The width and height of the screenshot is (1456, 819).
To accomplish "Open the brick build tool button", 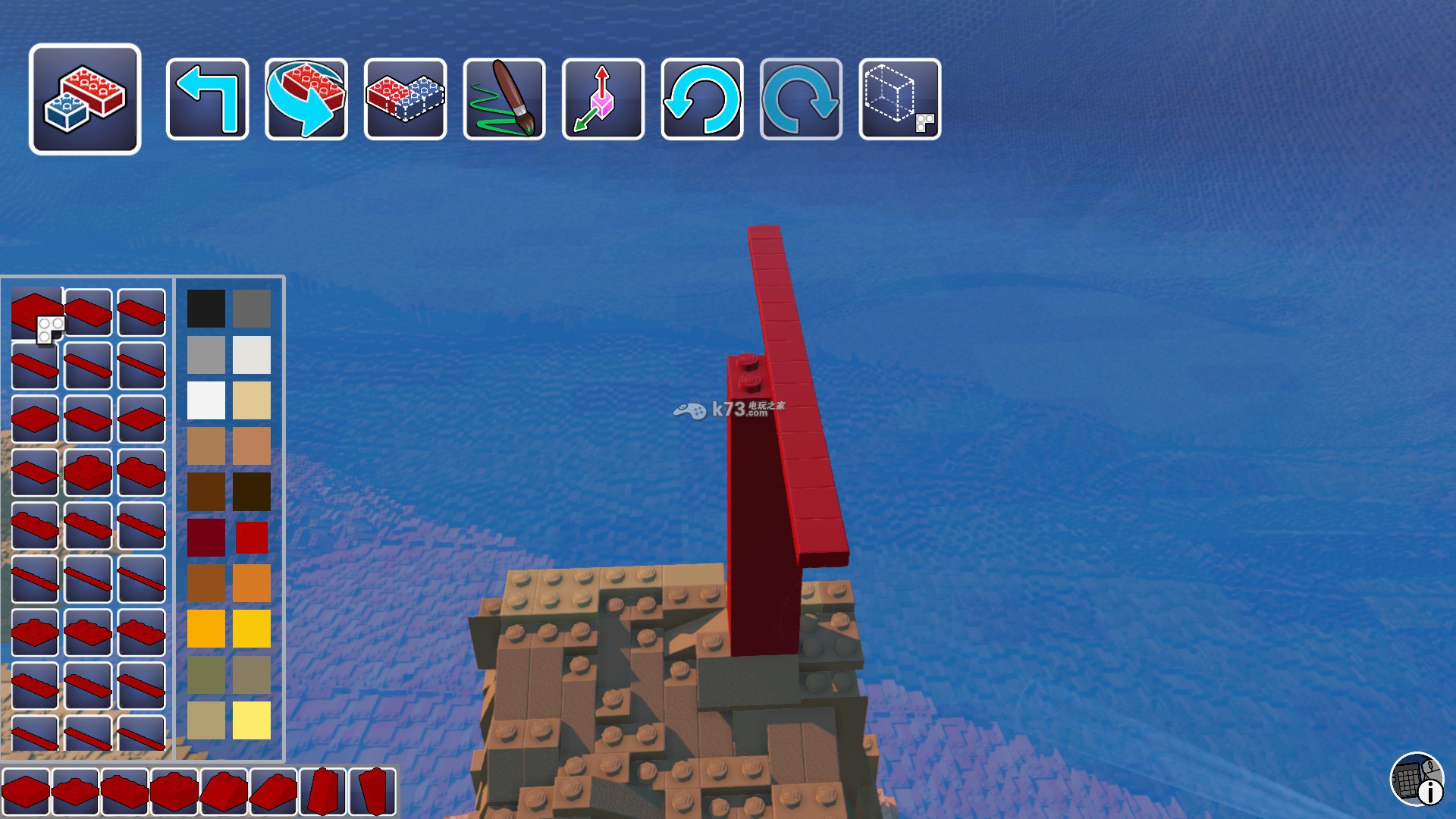I will coord(85,99).
